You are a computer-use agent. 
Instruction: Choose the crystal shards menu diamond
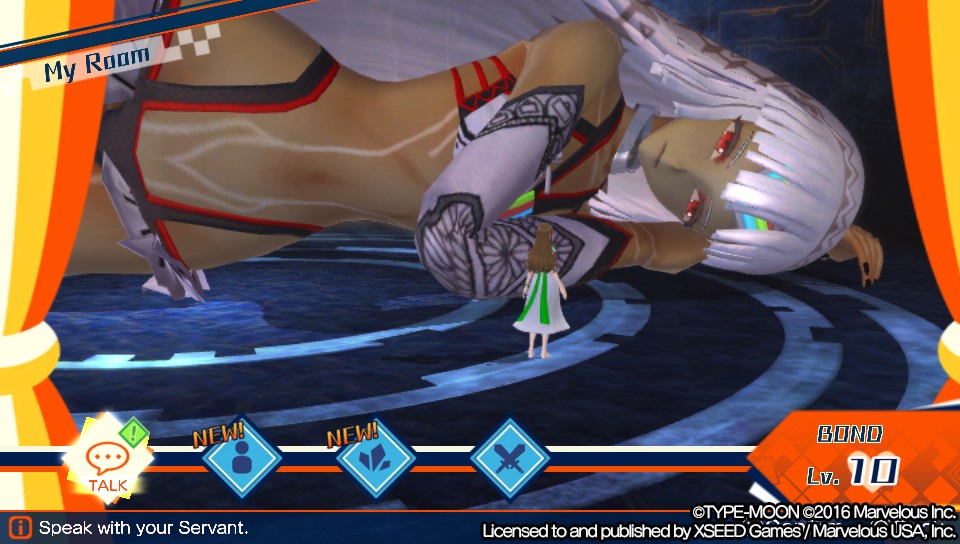[x=375, y=460]
